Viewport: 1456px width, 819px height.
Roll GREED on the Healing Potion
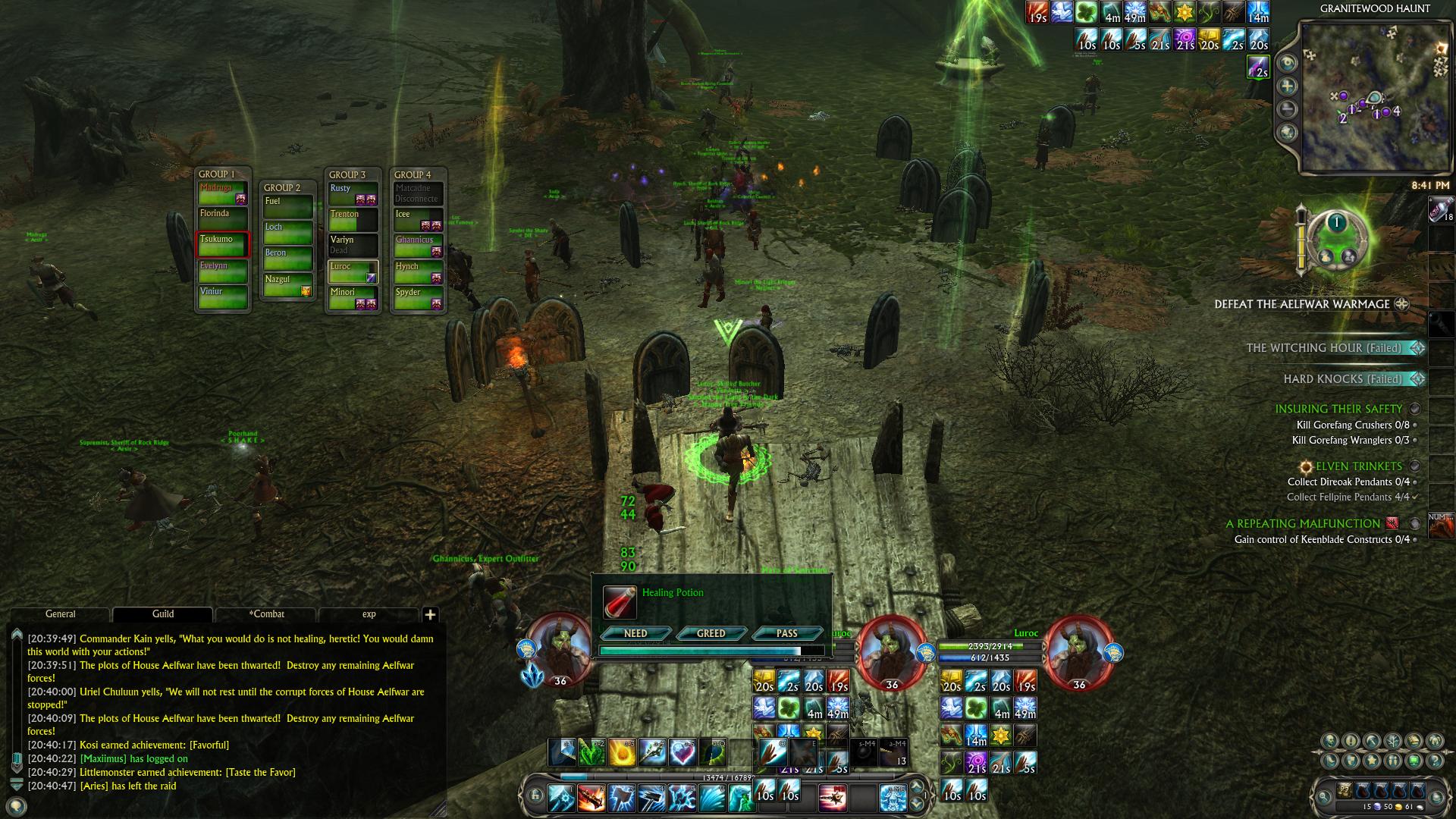[711, 633]
